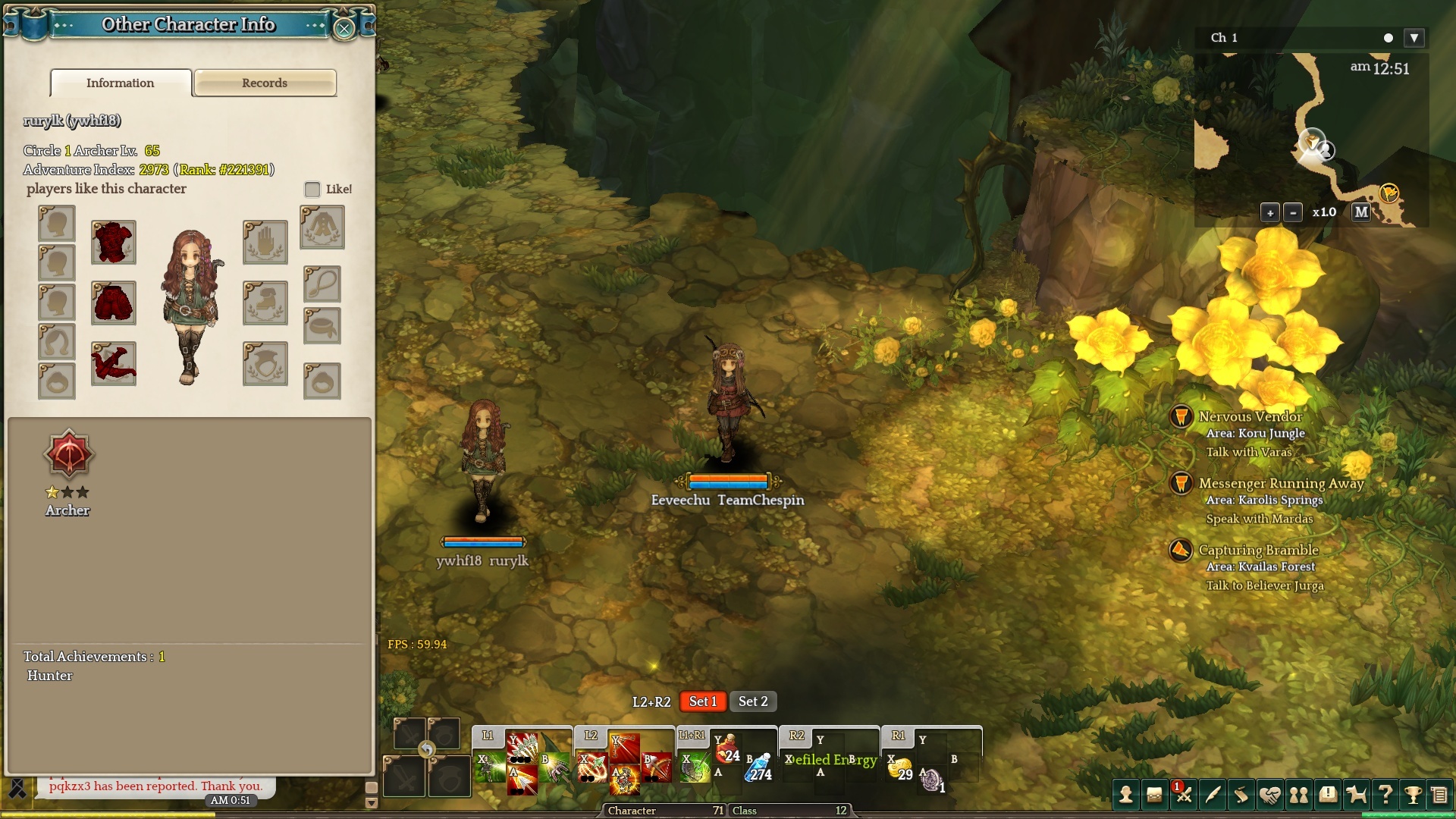This screenshot has height=819, width=1456.
Task: Close the Other Character Info window
Action: click(344, 29)
